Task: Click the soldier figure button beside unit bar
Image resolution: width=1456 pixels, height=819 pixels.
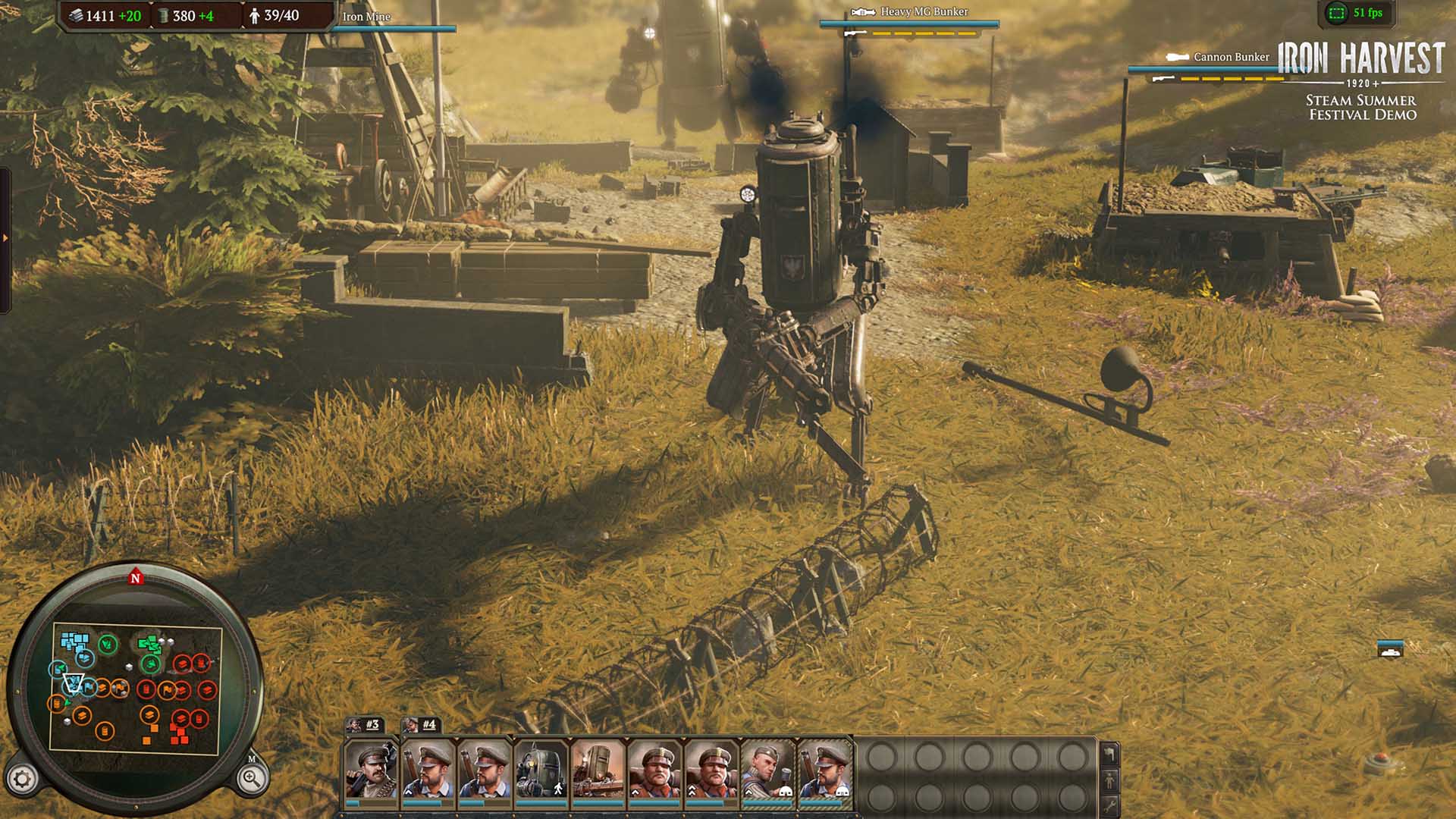Action: 1109,779
